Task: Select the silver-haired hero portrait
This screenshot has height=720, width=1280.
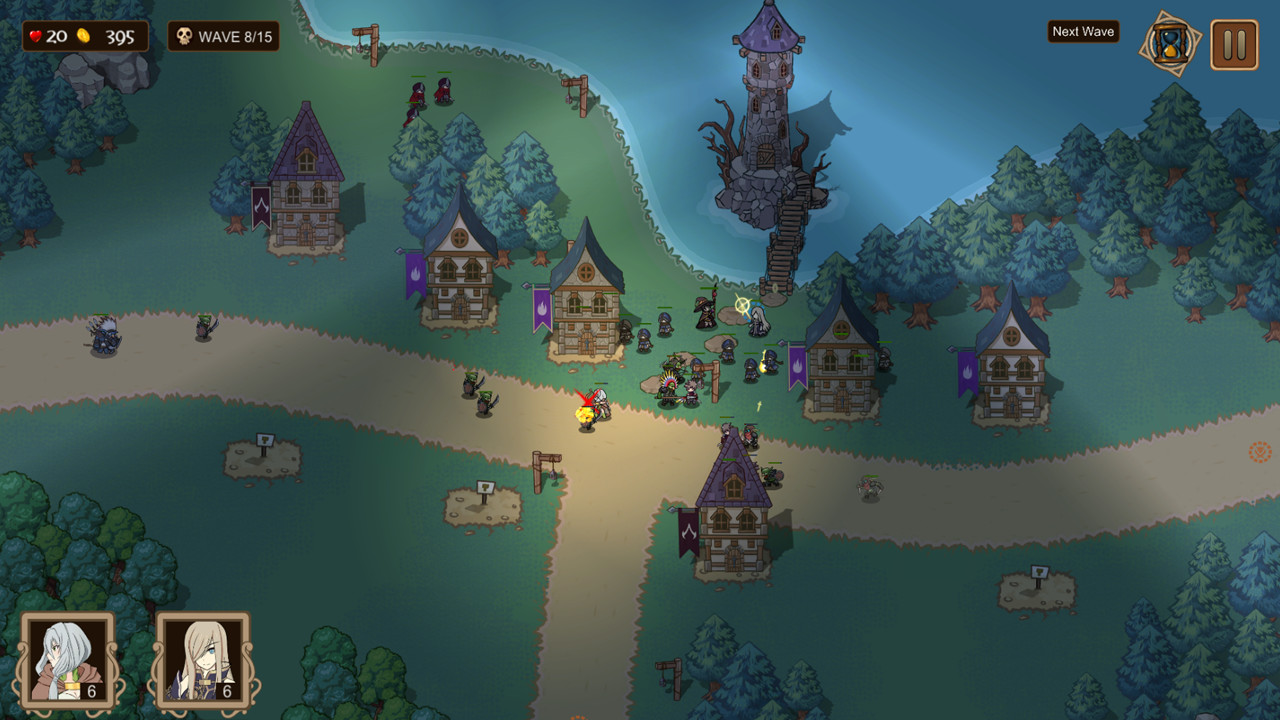Action: click(x=68, y=660)
